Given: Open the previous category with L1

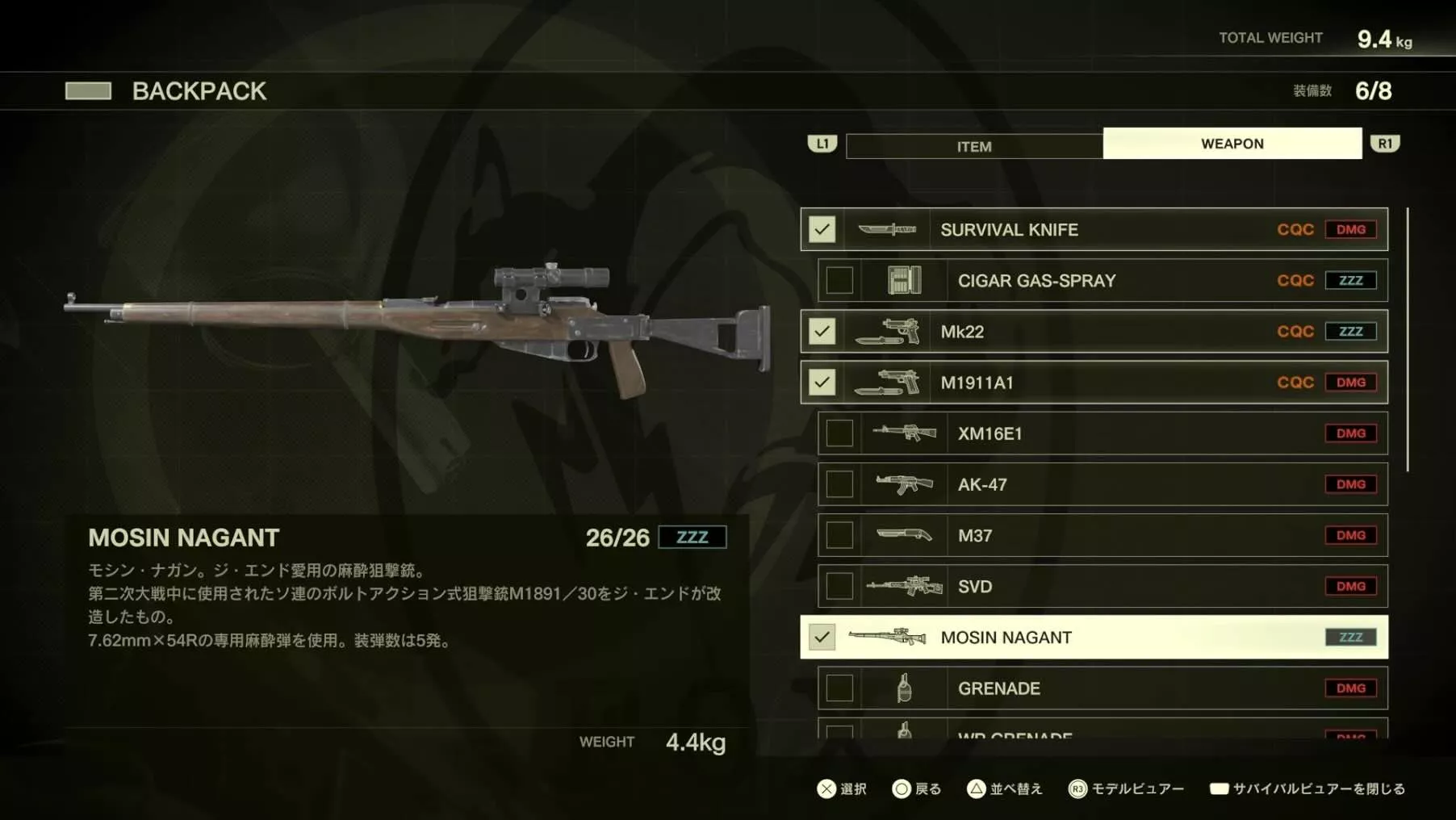Looking at the screenshot, I should [x=822, y=143].
